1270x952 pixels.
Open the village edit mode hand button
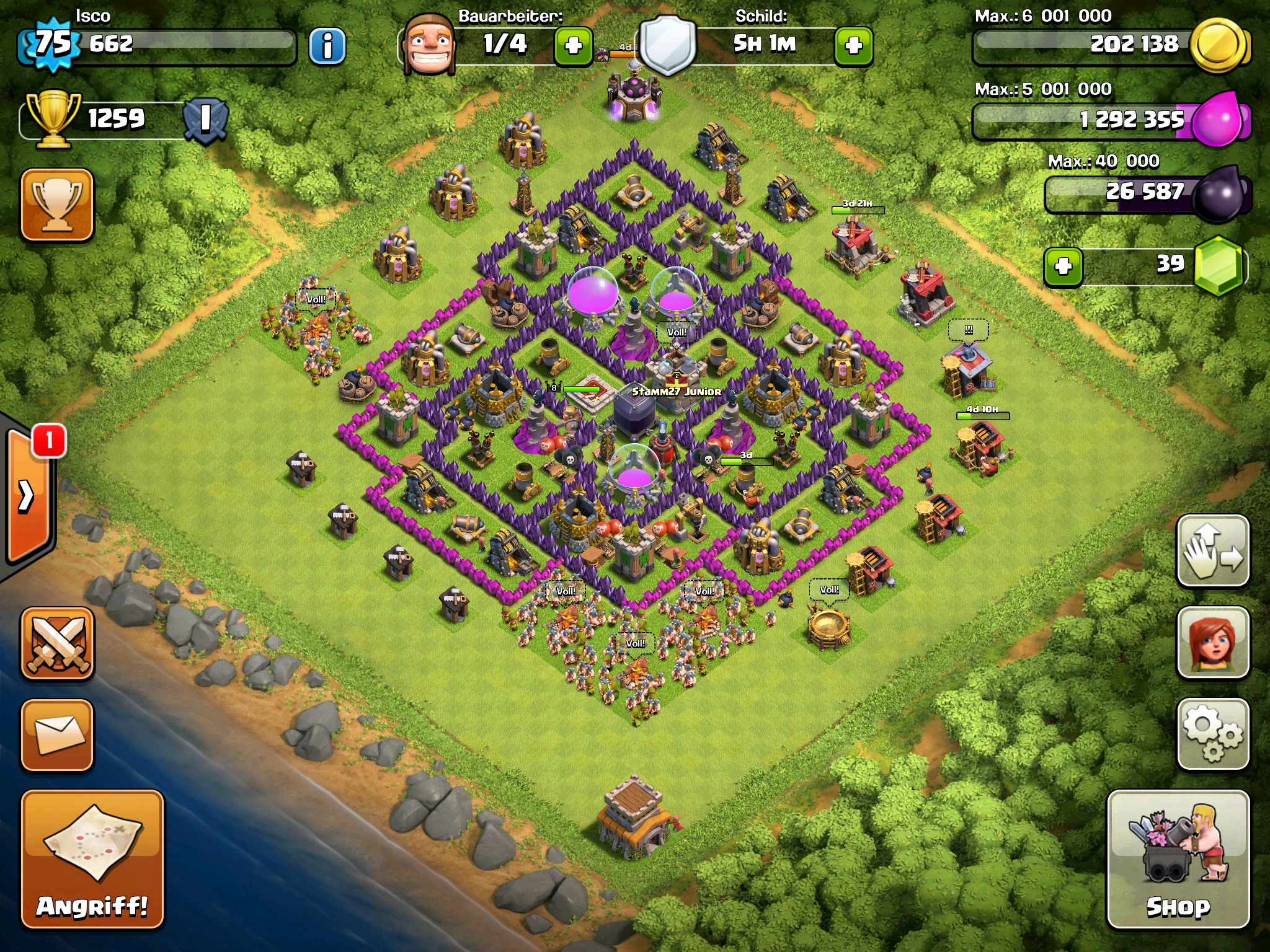click(x=1212, y=550)
